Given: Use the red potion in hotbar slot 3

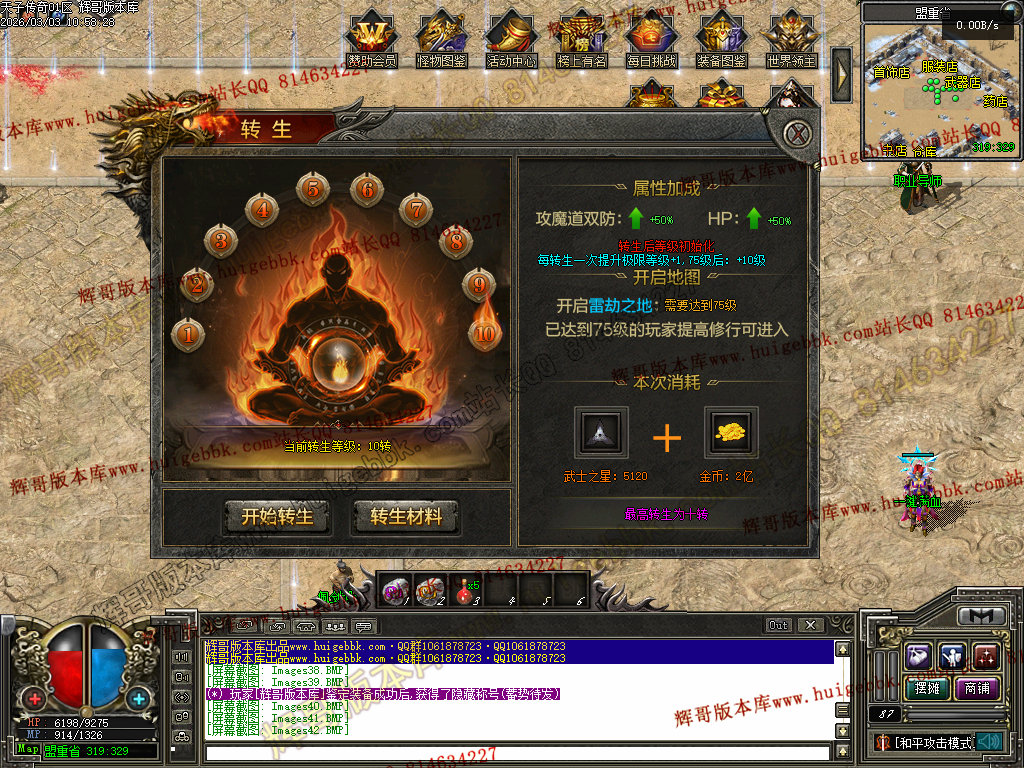Looking at the screenshot, I should click(x=465, y=592).
